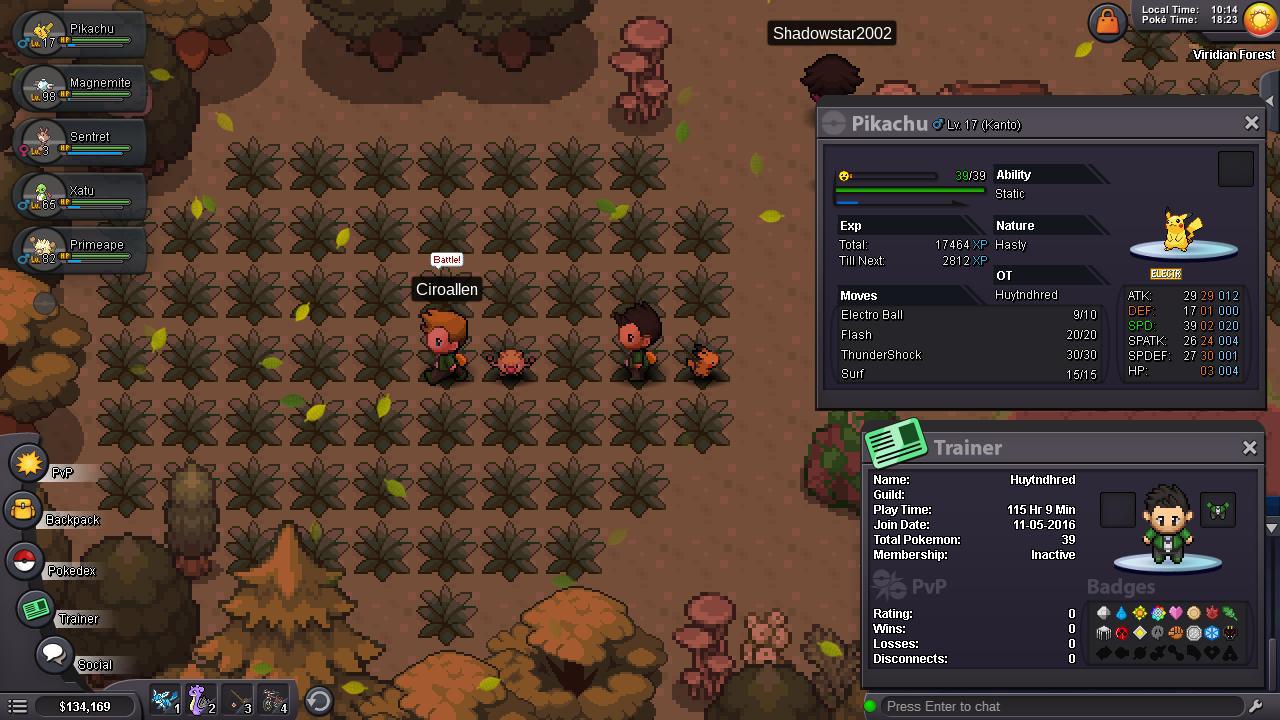
Task: Open the orange lock icon
Action: tap(1107, 21)
